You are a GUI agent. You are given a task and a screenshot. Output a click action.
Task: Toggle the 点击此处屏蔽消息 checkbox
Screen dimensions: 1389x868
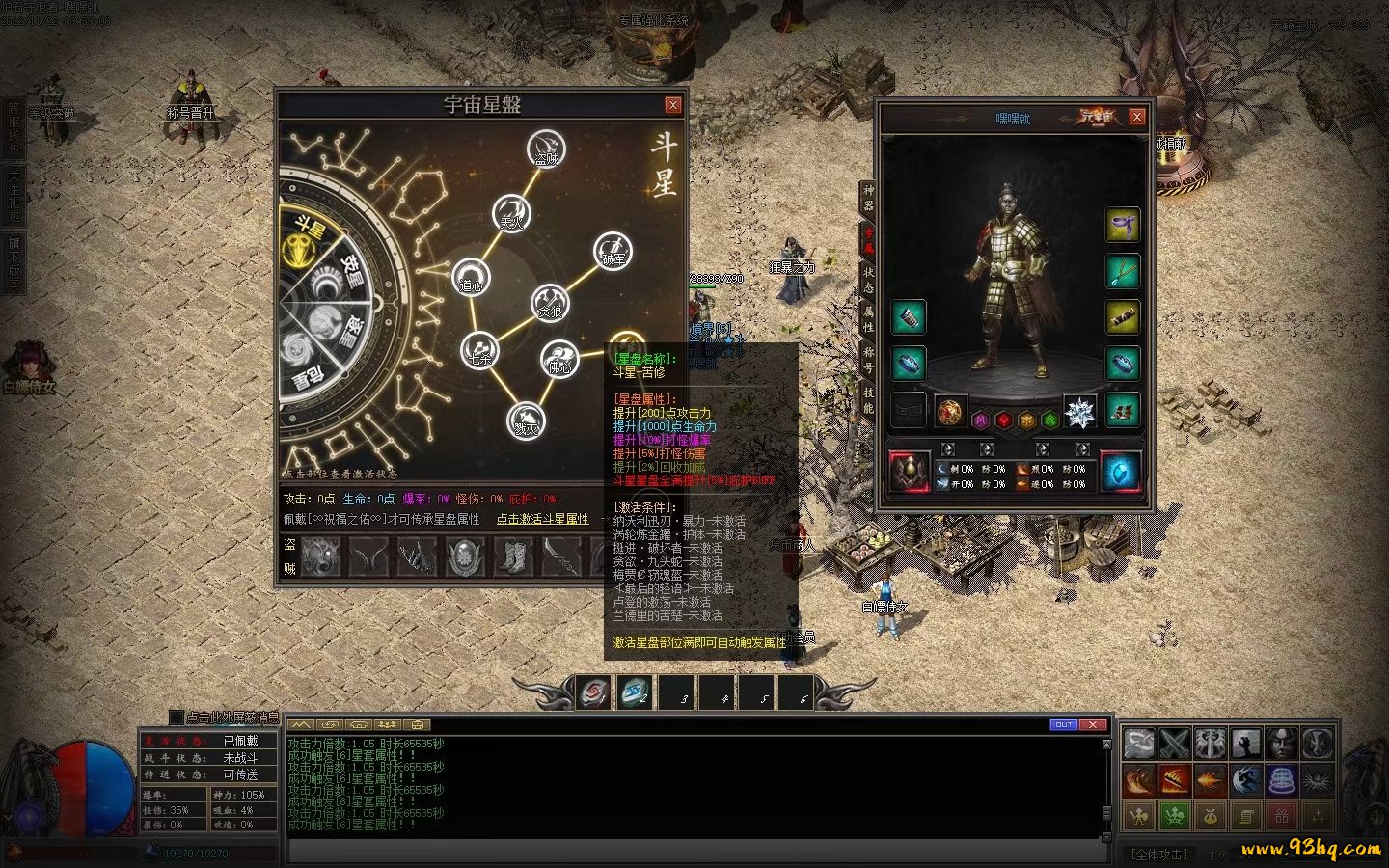(x=176, y=718)
